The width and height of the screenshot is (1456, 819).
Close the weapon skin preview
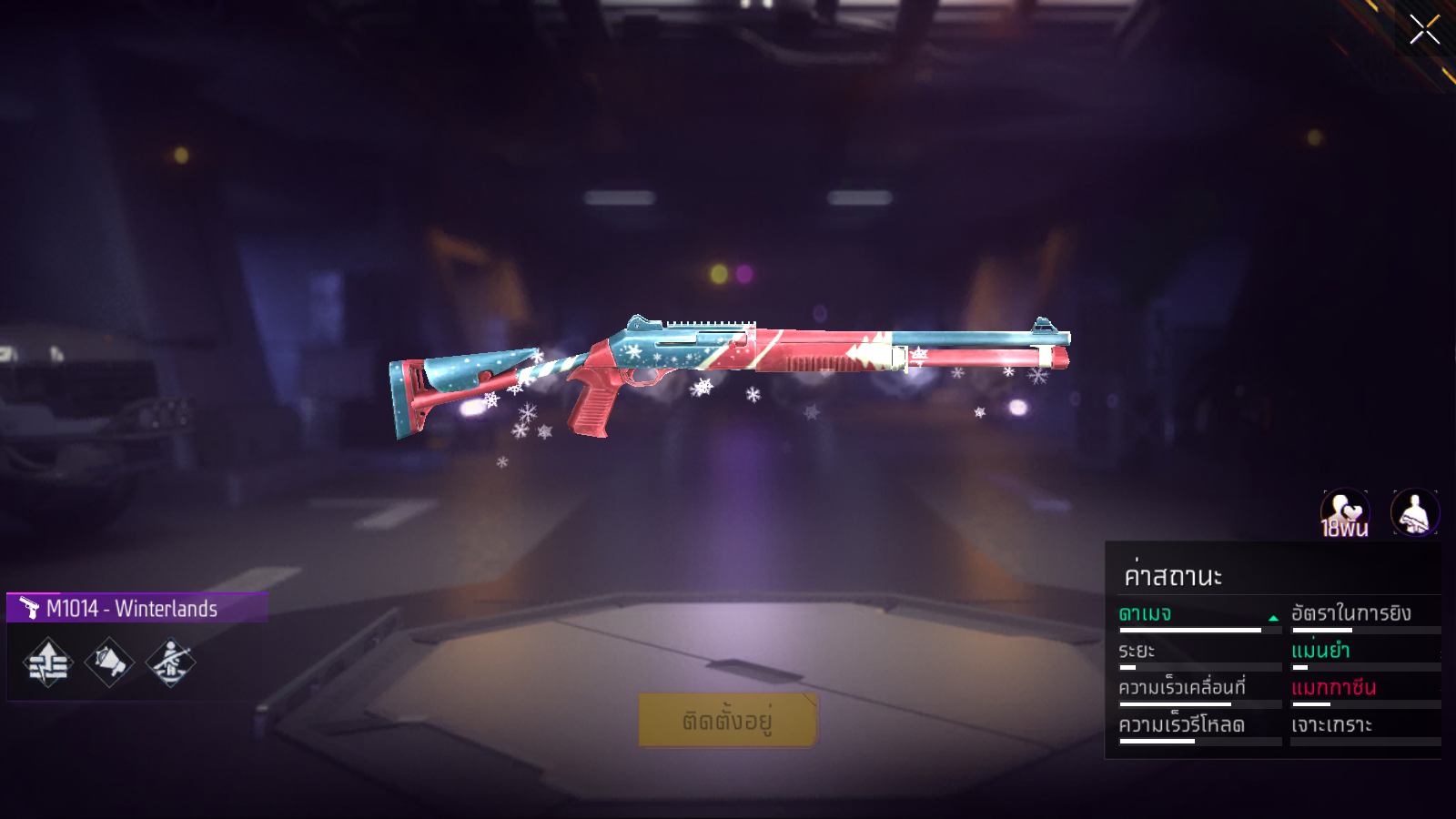point(1424,30)
